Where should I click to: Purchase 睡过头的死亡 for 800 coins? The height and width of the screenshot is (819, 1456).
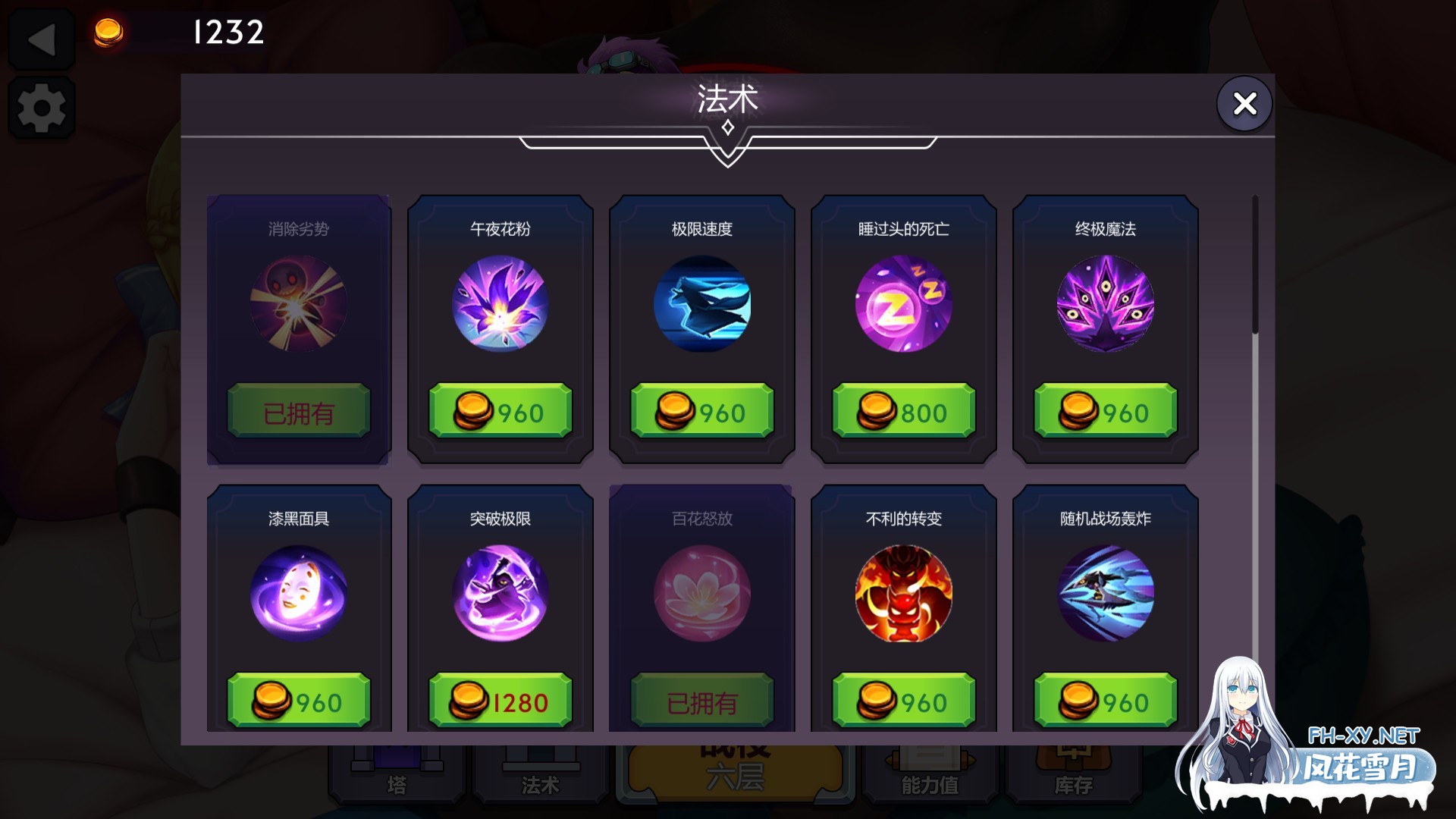(x=902, y=412)
